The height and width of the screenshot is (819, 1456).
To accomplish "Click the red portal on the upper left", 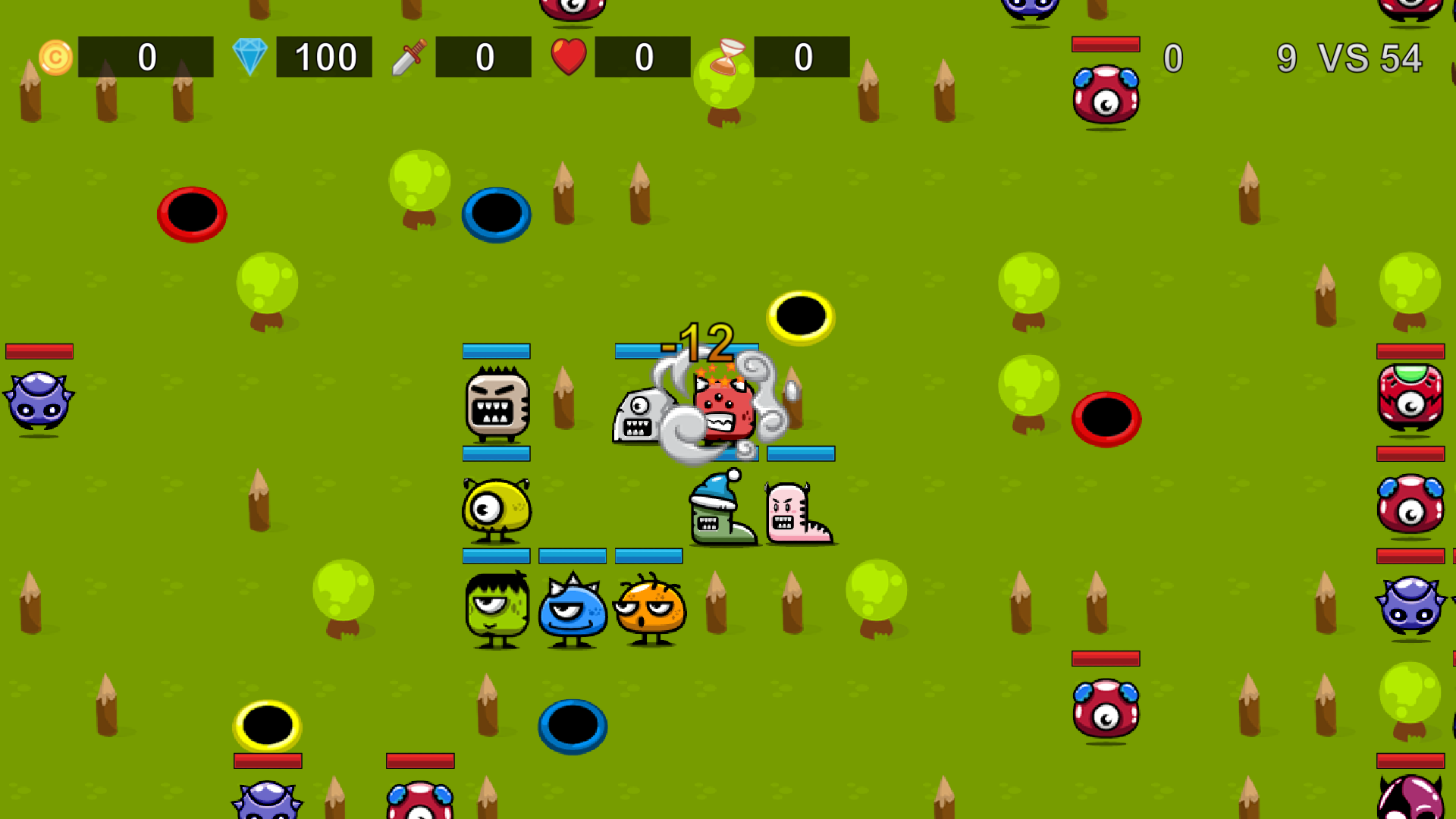I will click(191, 215).
